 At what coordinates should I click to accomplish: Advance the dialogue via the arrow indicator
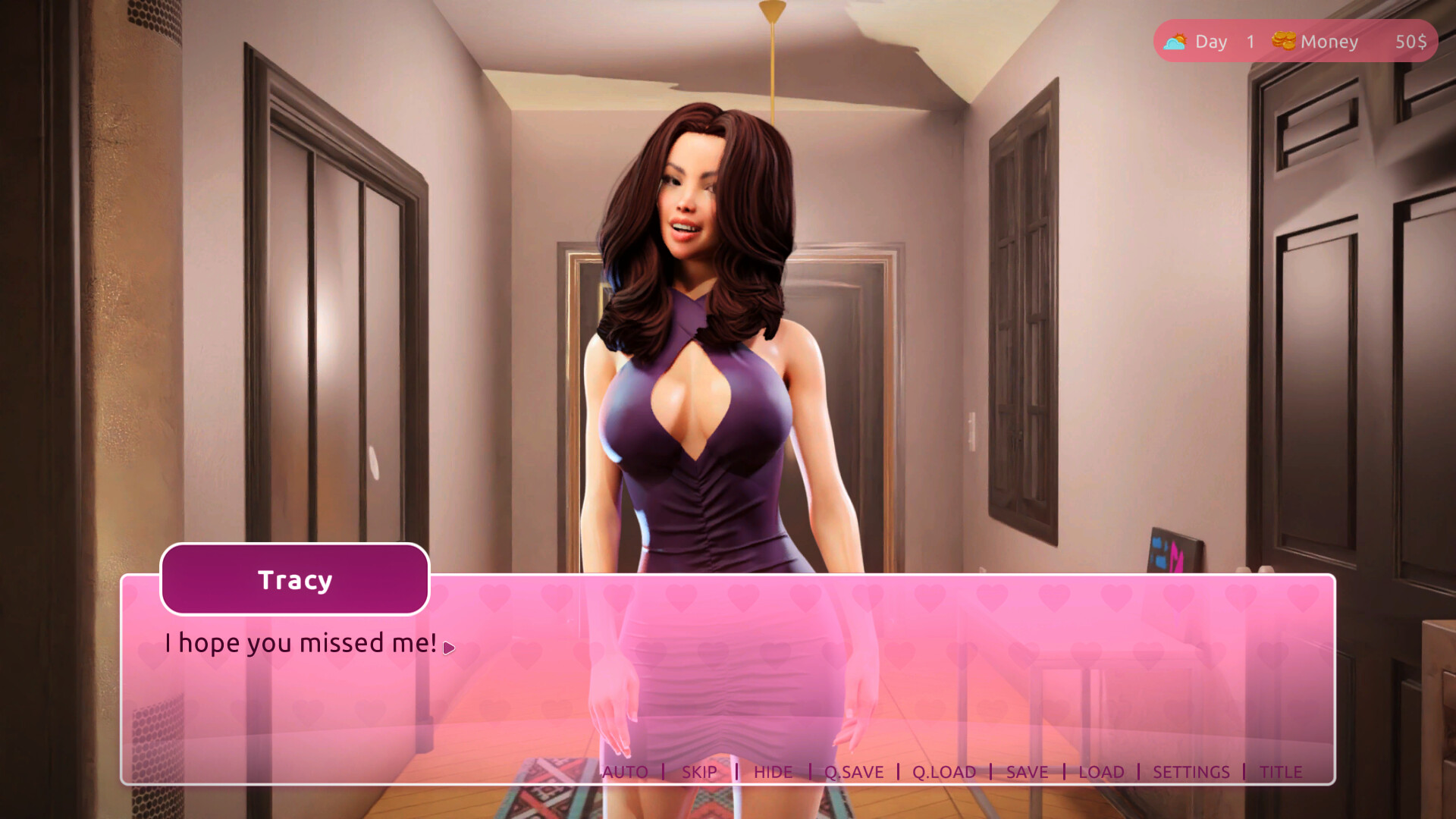click(x=449, y=648)
